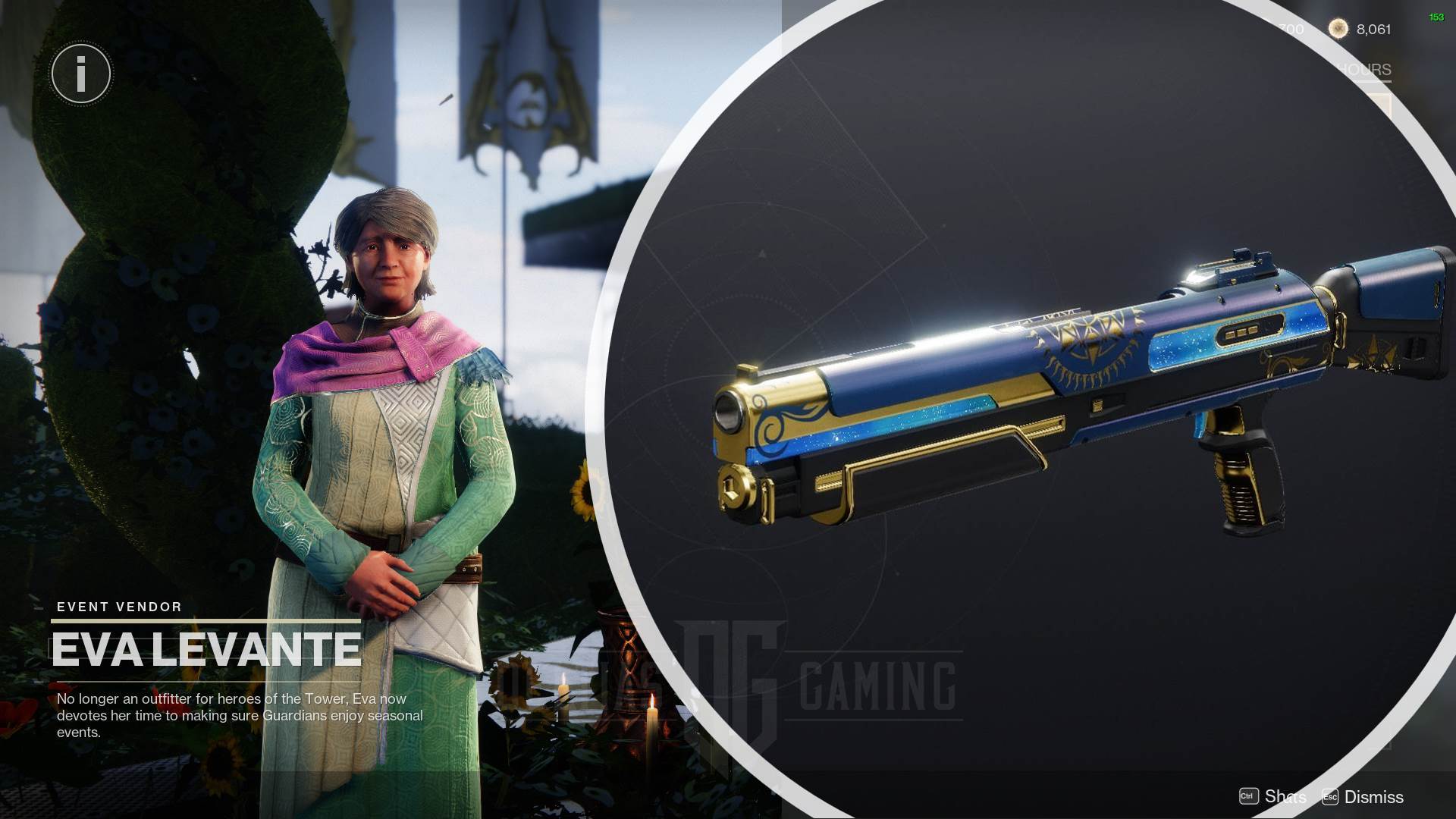Click the Bright Dust currency icon
Image resolution: width=1456 pixels, height=819 pixels.
click(1338, 29)
